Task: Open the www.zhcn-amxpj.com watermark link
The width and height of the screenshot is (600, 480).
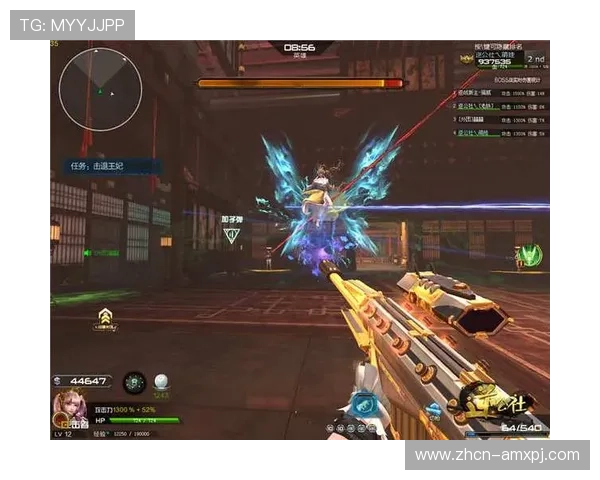Action: pos(496,455)
